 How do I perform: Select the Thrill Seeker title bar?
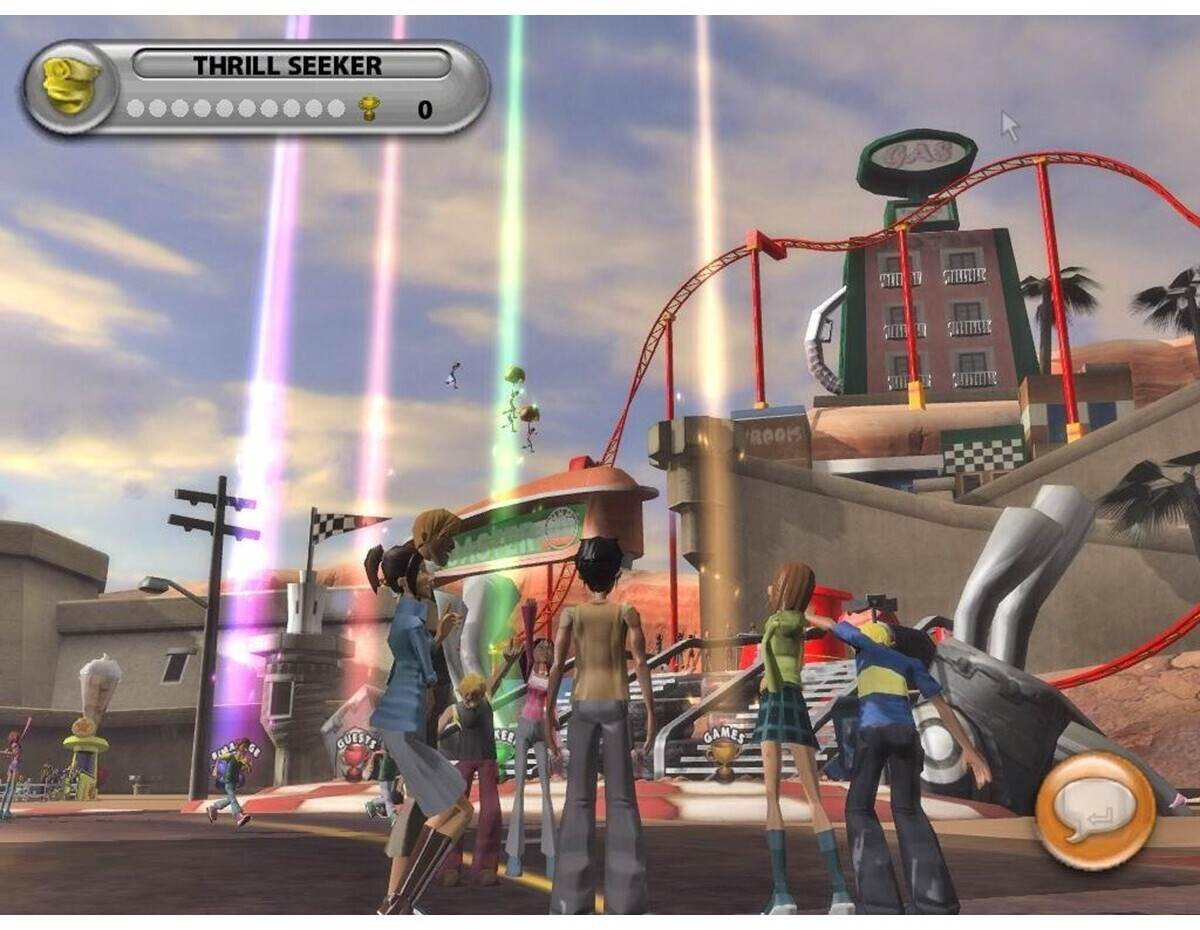point(291,66)
